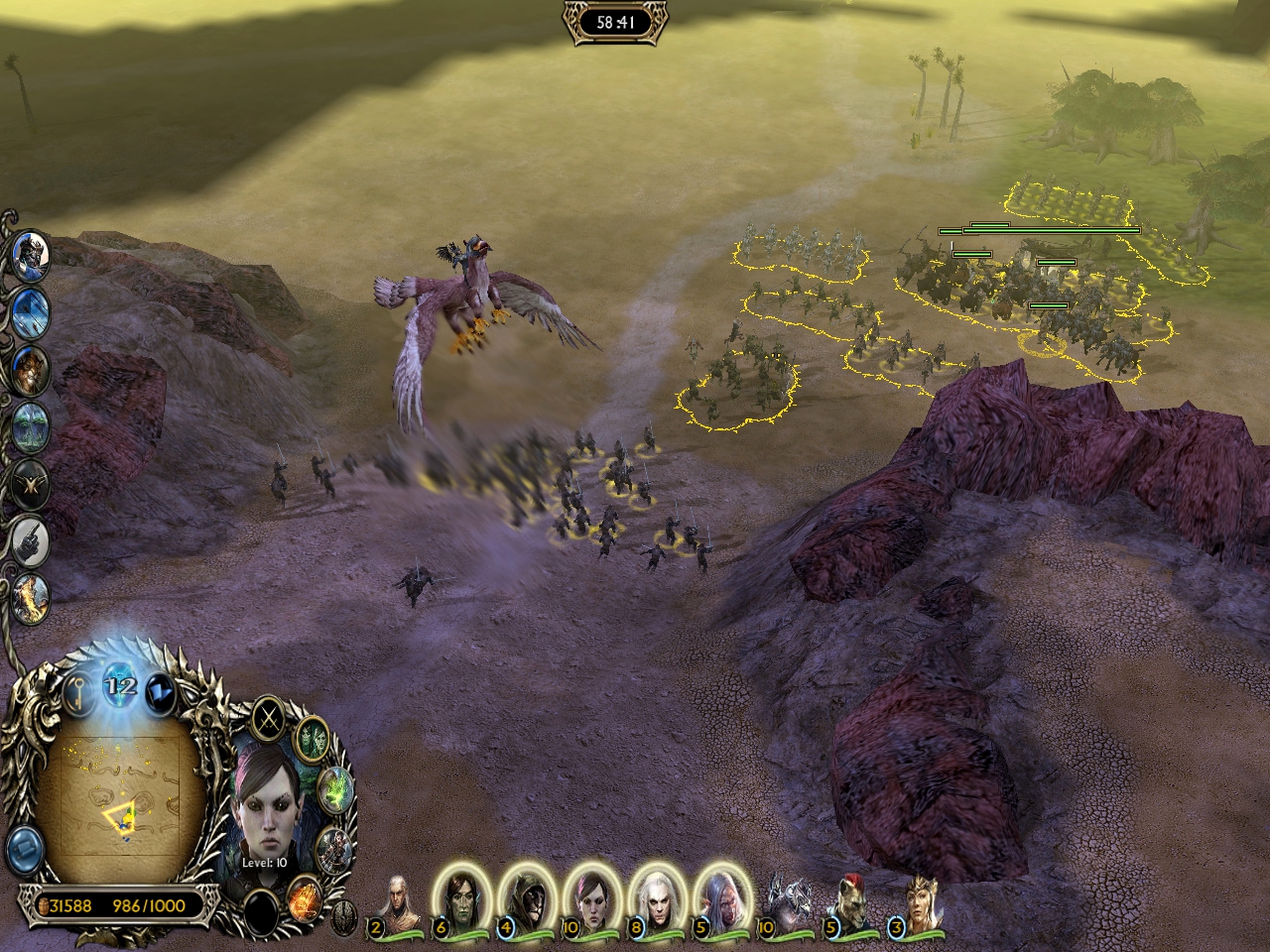Viewport: 1270px width, 952px height.
Task: Open the key icon button above minimap
Action: [x=79, y=696]
